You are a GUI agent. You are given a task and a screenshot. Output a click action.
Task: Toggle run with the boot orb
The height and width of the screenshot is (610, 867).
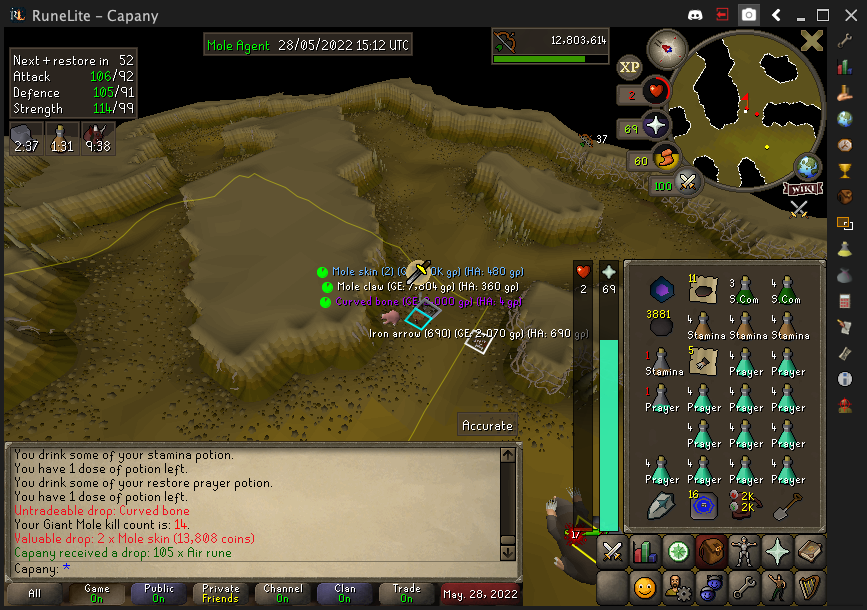coord(665,159)
